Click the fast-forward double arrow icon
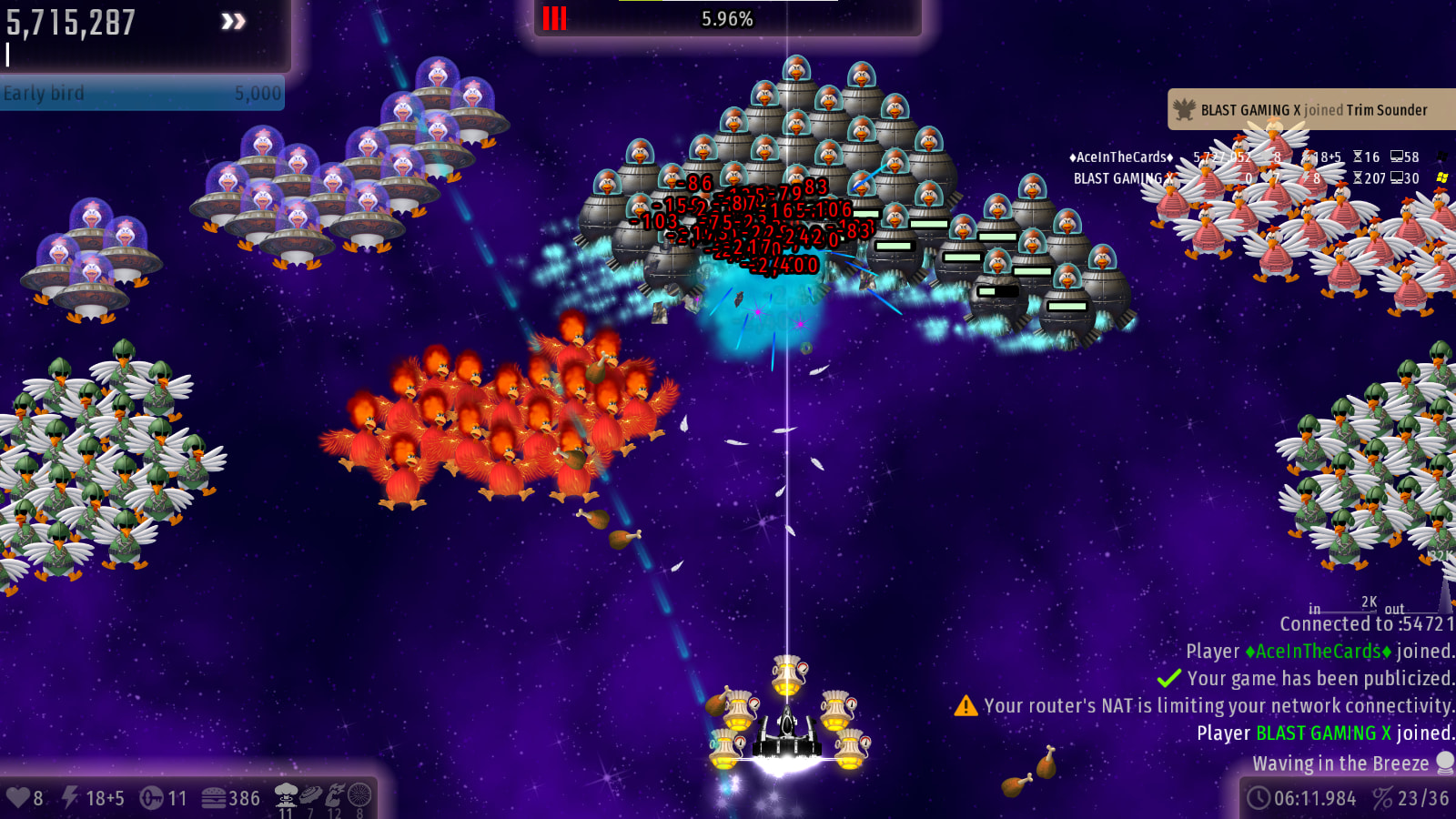 click(x=233, y=21)
